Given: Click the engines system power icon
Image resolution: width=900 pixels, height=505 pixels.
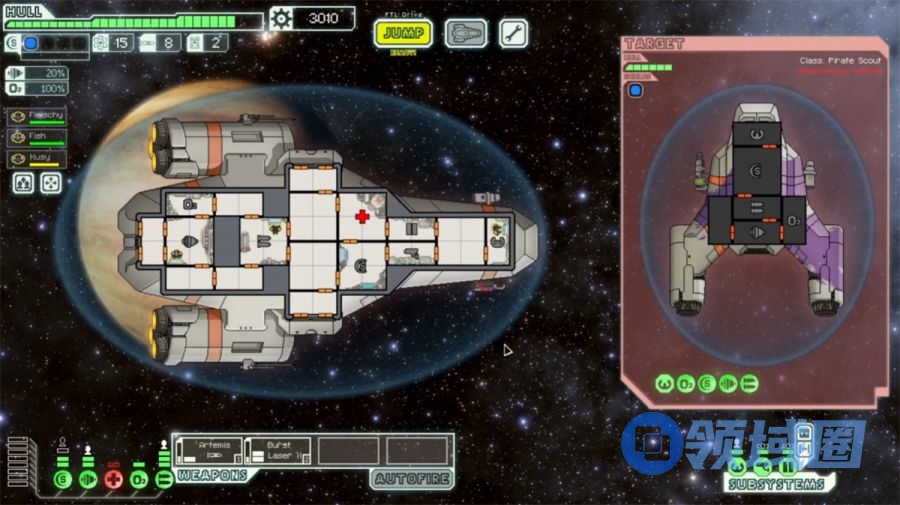Looking at the screenshot, I should [88, 480].
